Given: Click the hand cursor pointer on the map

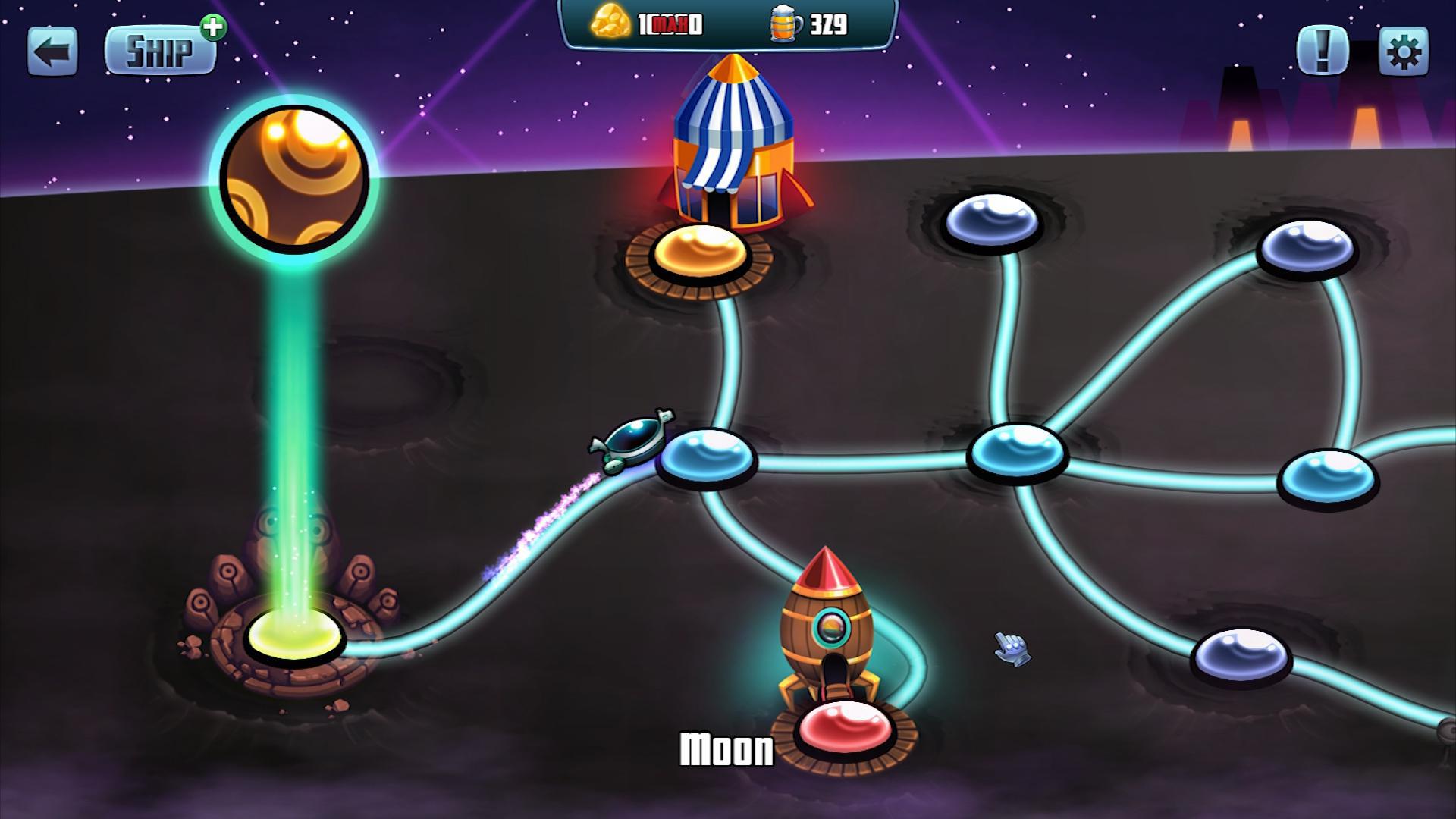Looking at the screenshot, I should point(1012,648).
